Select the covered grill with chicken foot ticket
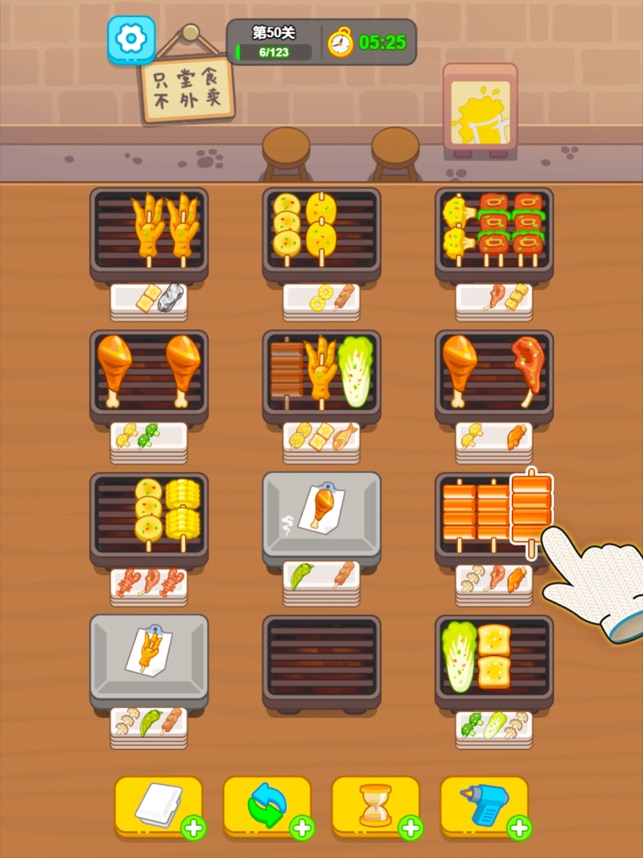Screen dimensions: 643x858 [149, 660]
